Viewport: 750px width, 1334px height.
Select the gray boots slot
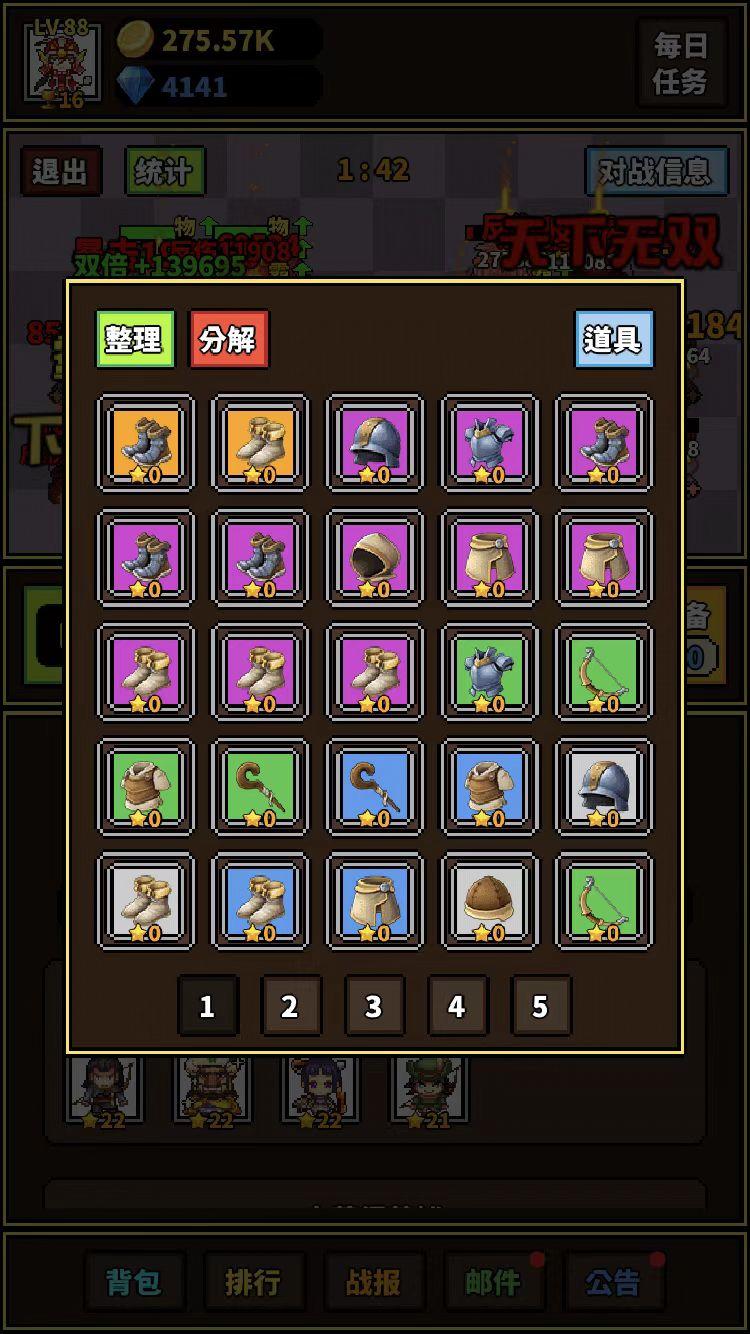pyautogui.click(x=146, y=902)
